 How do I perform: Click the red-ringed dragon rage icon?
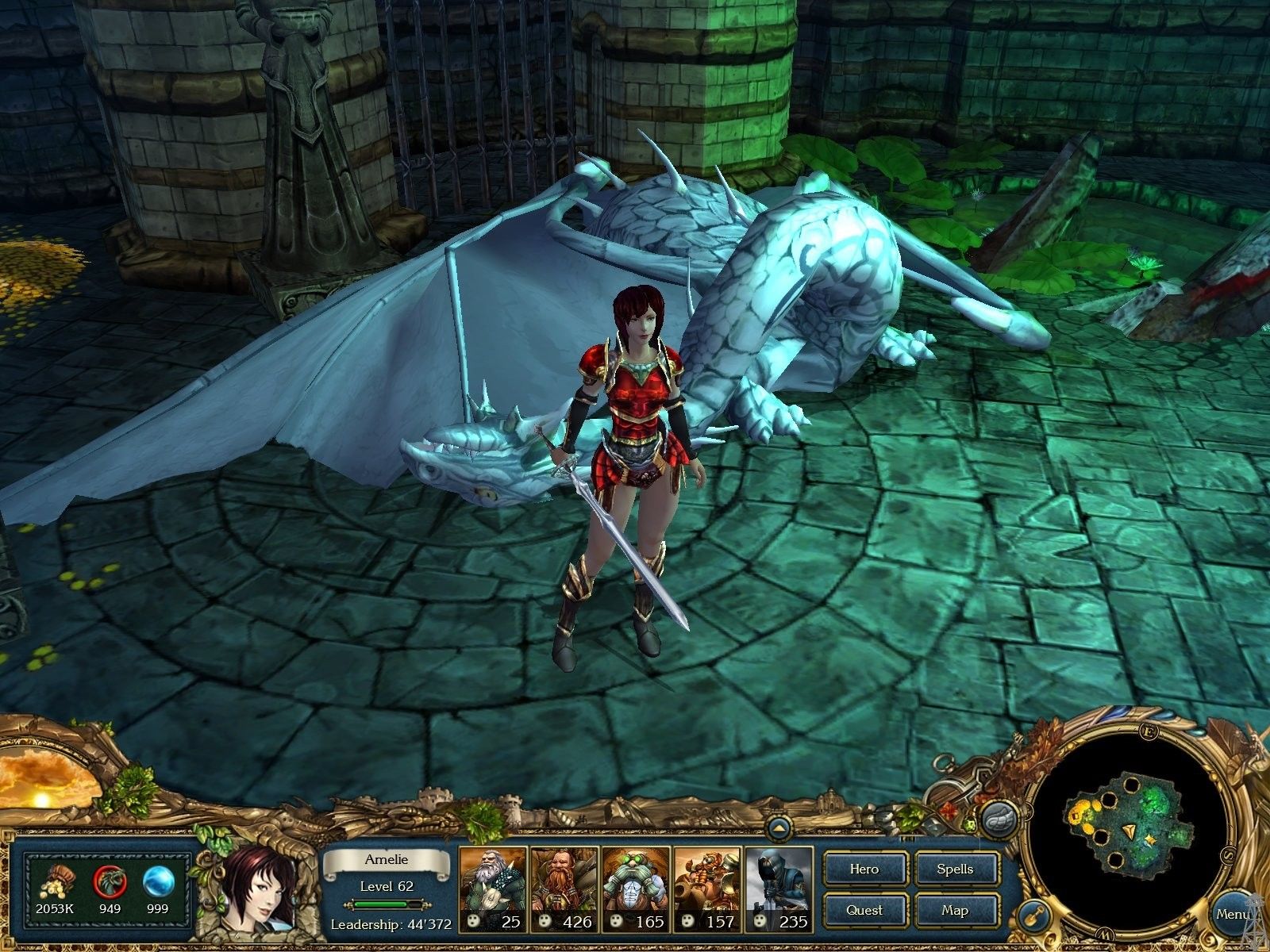tap(109, 881)
